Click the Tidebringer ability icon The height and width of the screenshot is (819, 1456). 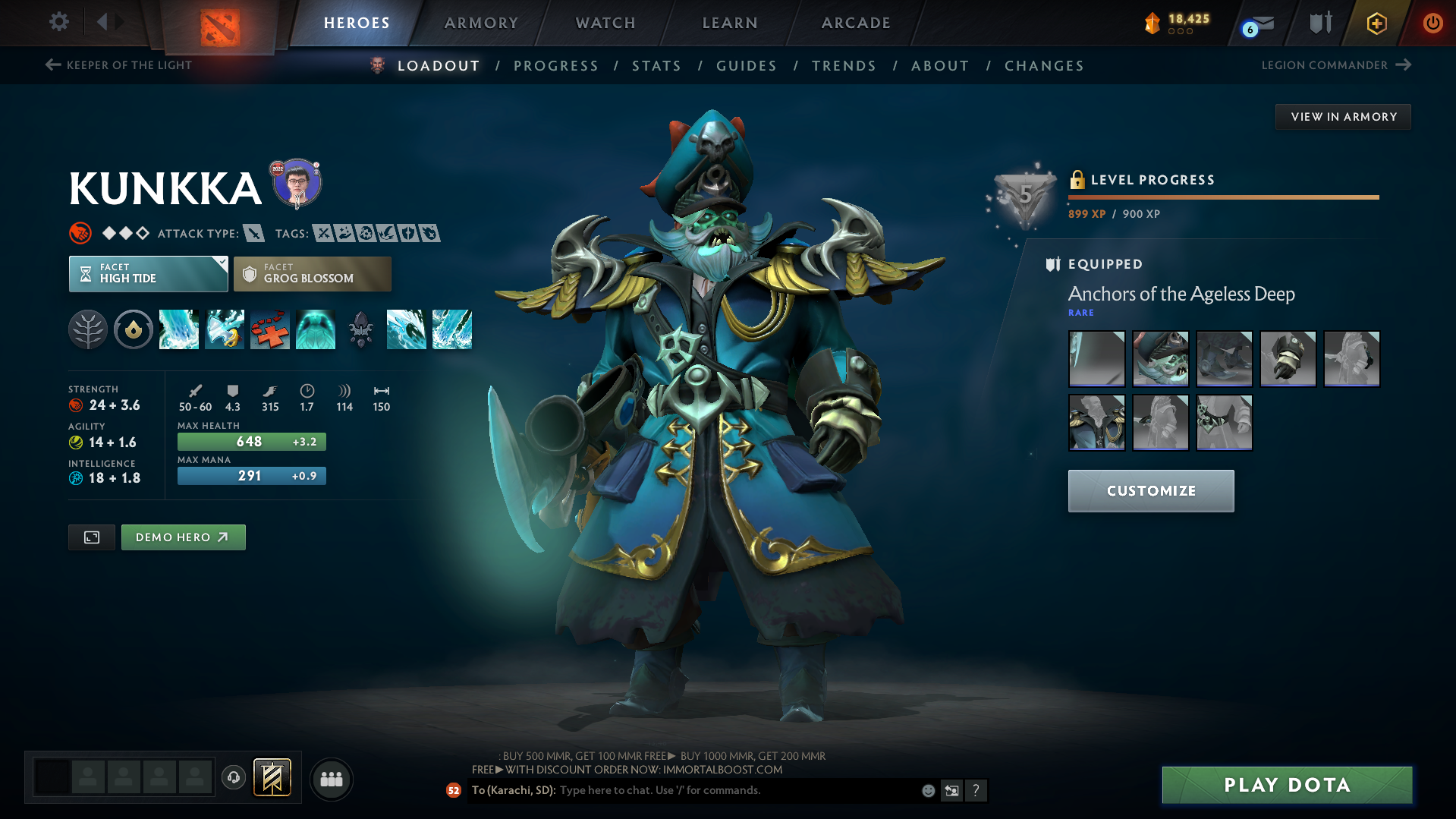225,329
